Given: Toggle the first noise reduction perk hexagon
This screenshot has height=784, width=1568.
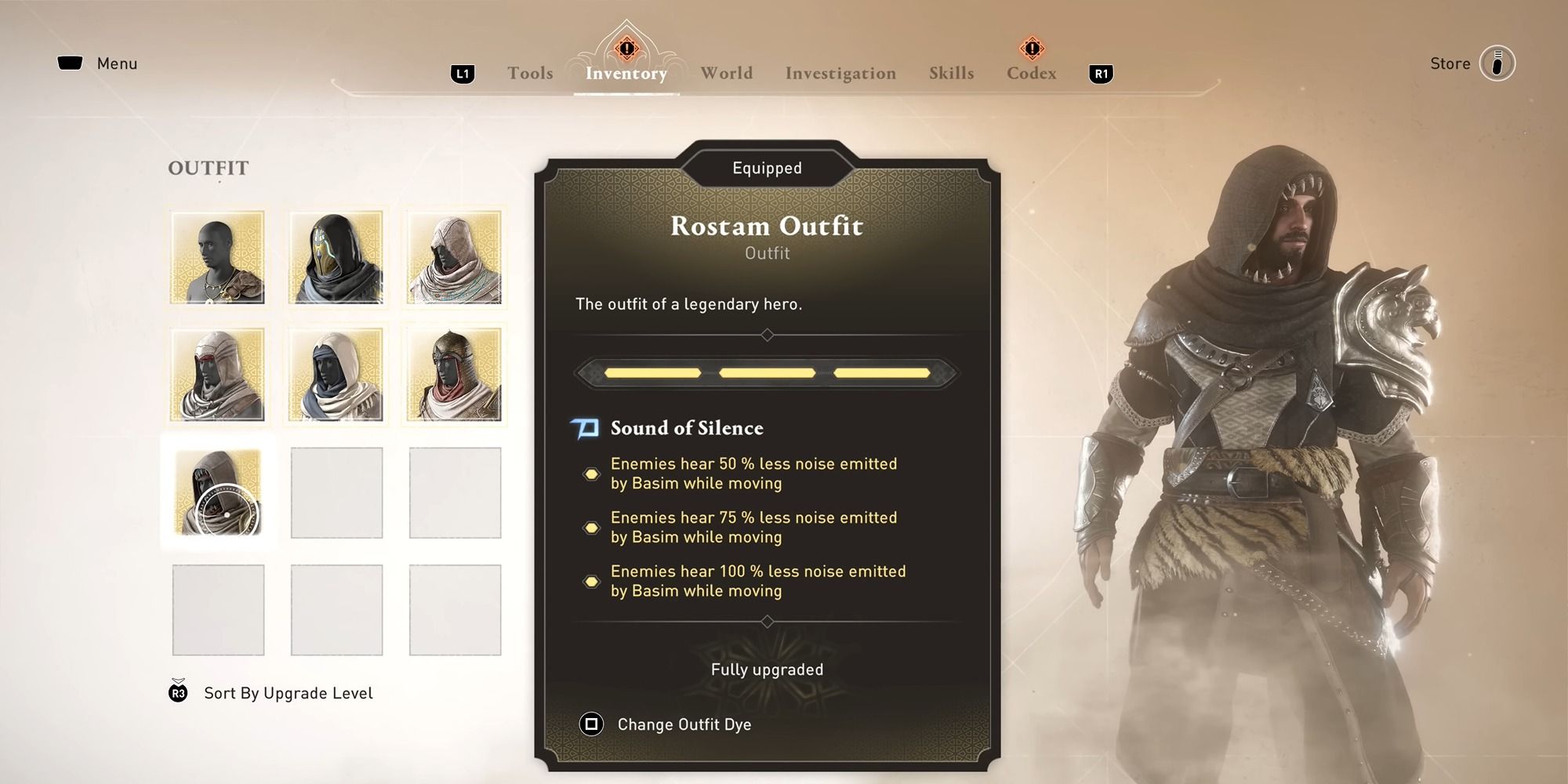Looking at the screenshot, I should pos(592,473).
